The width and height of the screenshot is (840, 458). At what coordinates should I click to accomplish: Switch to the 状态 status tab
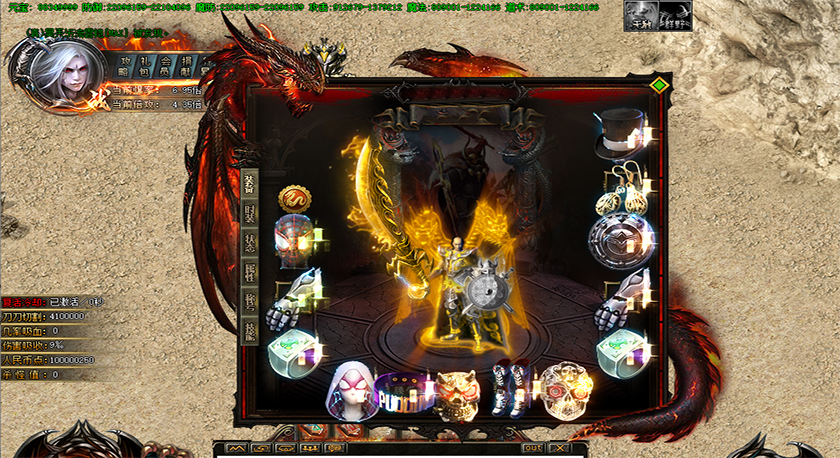(249, 243)
